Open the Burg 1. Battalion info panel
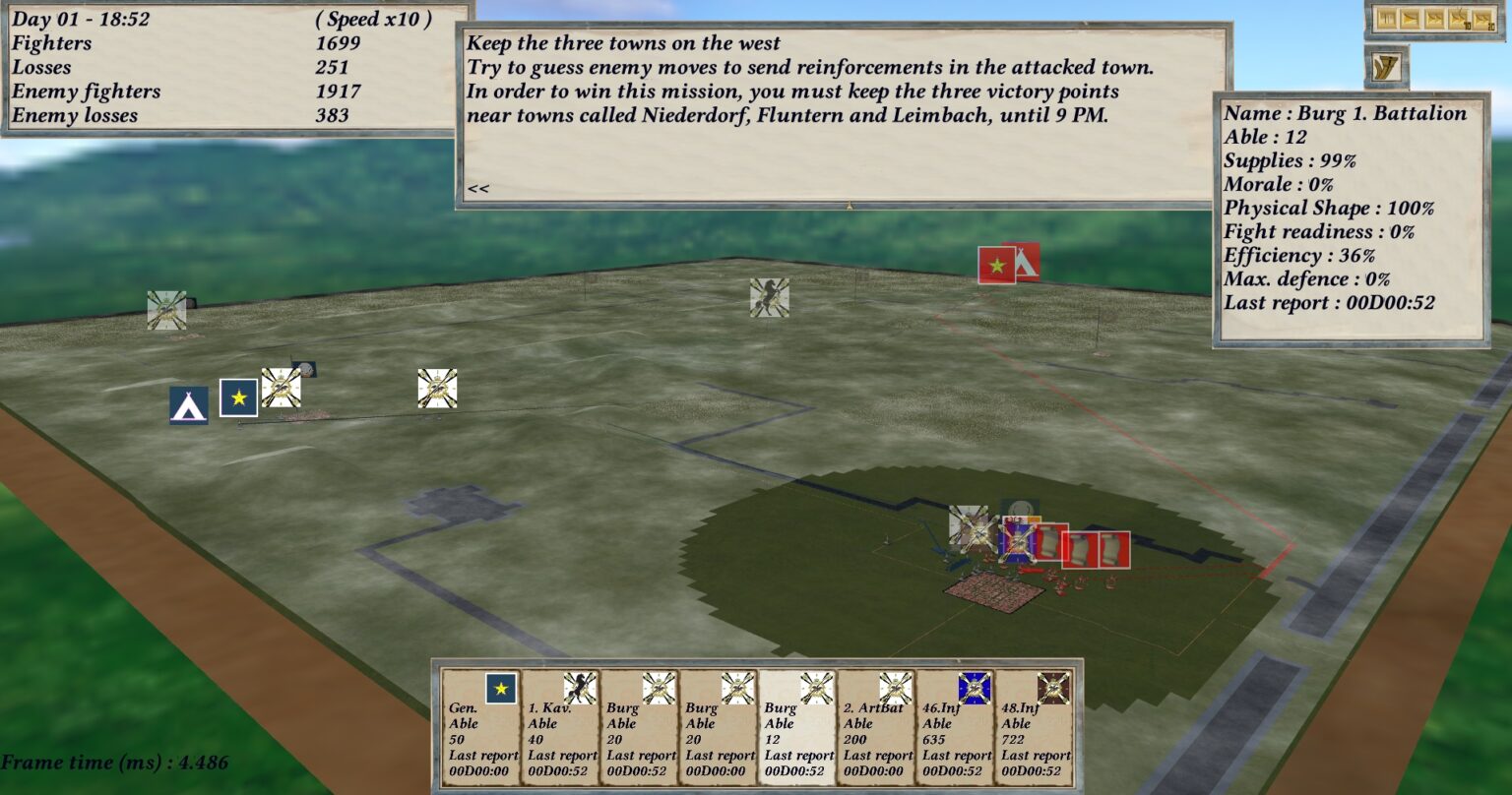 pos(1345,113)
